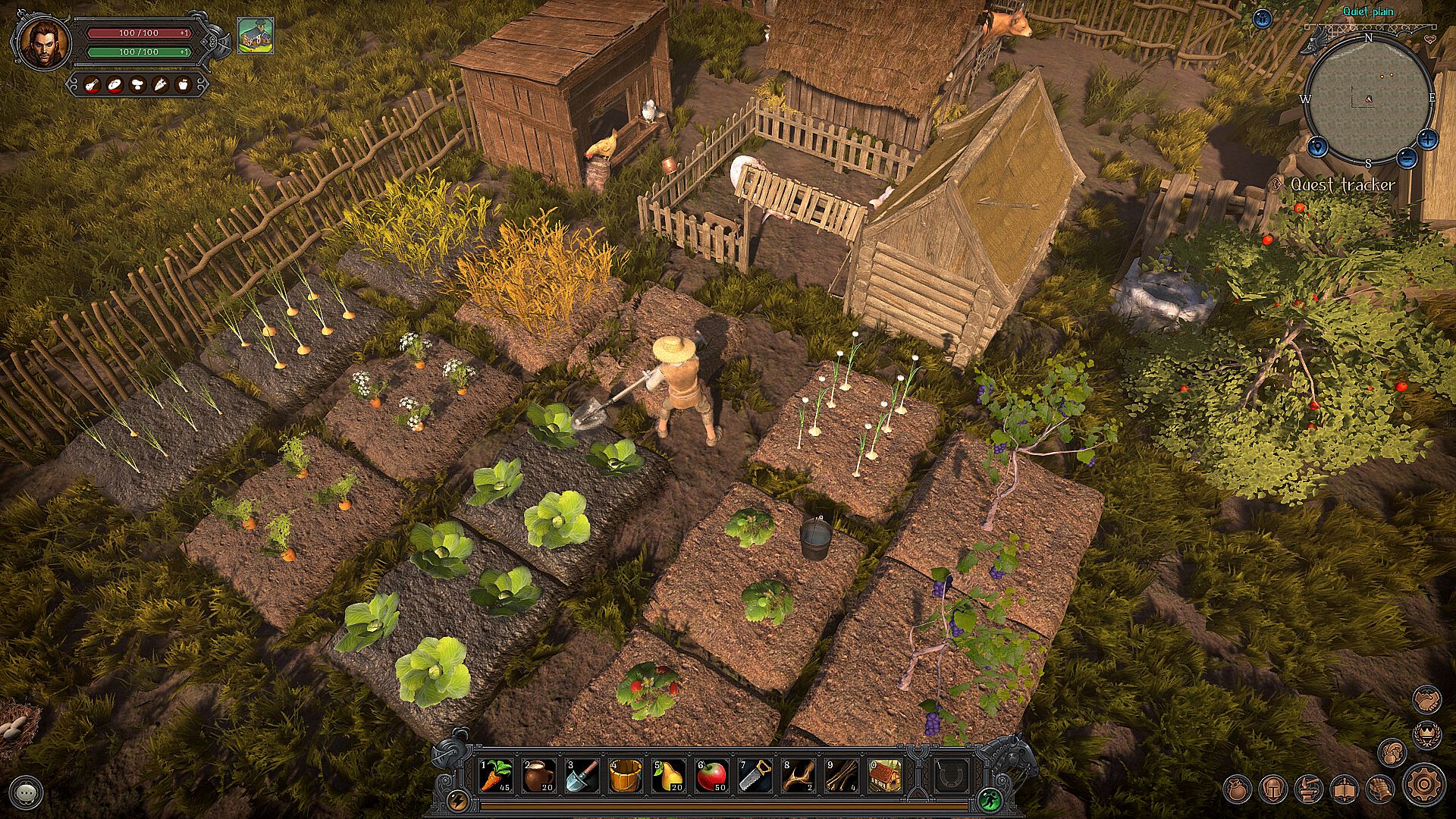Viewport: 1456px width, 819px height.
Task: Equip the shovel from the hotbar
Action: pos(582,777)
